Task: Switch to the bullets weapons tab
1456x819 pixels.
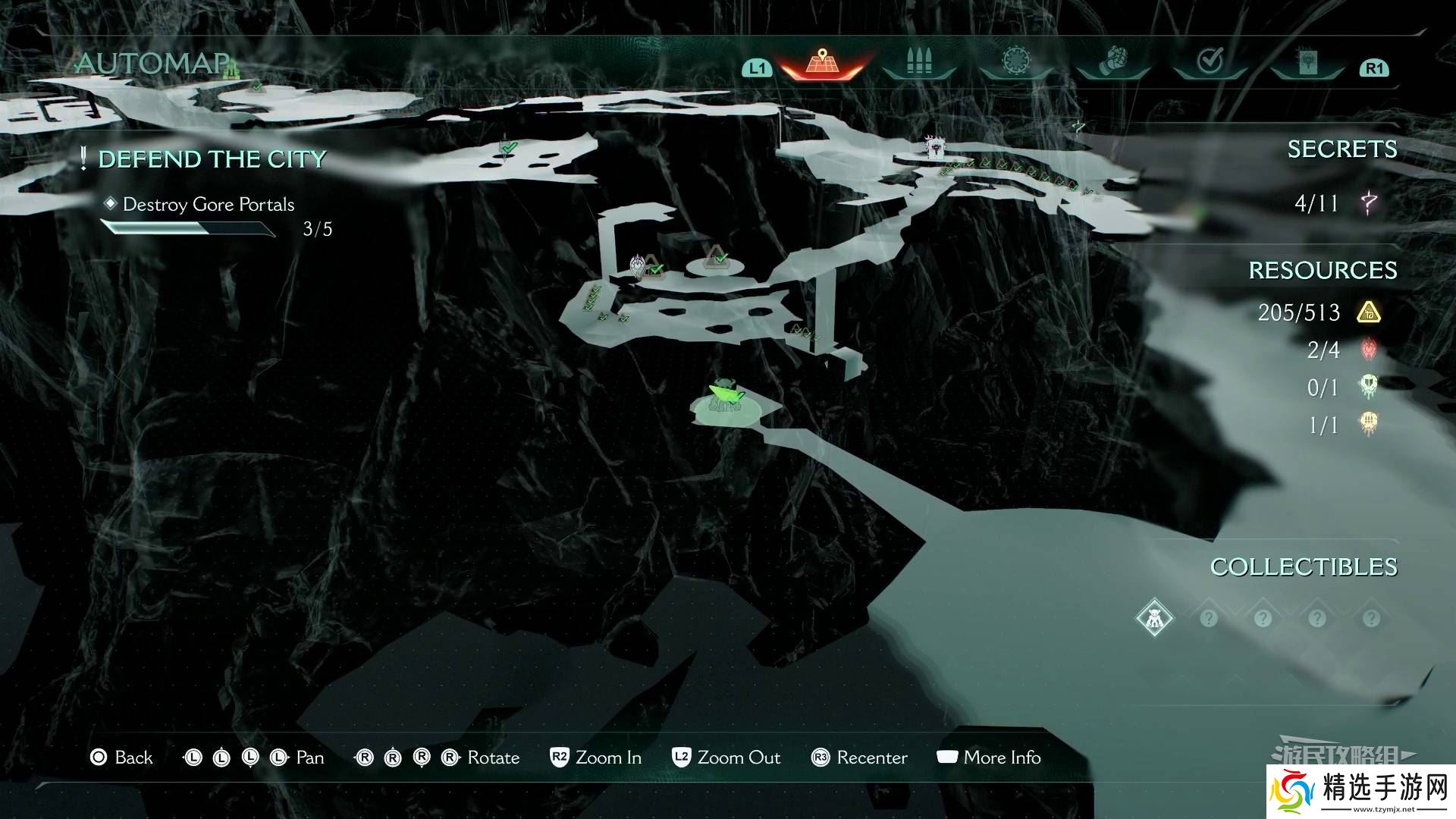Action: (918, 62)
